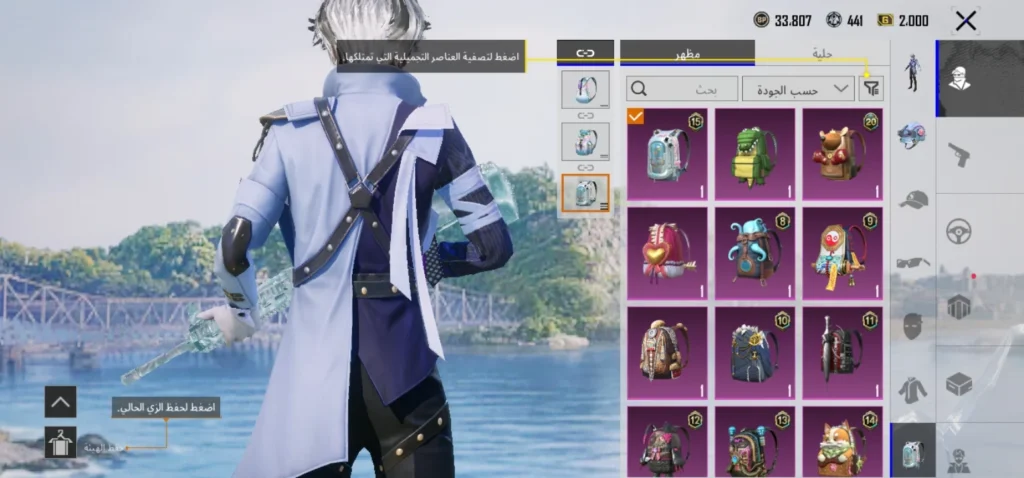Choose the brown bull backpack
The height and width of the screenshot is (478, 1024).
tap(842, 154)
